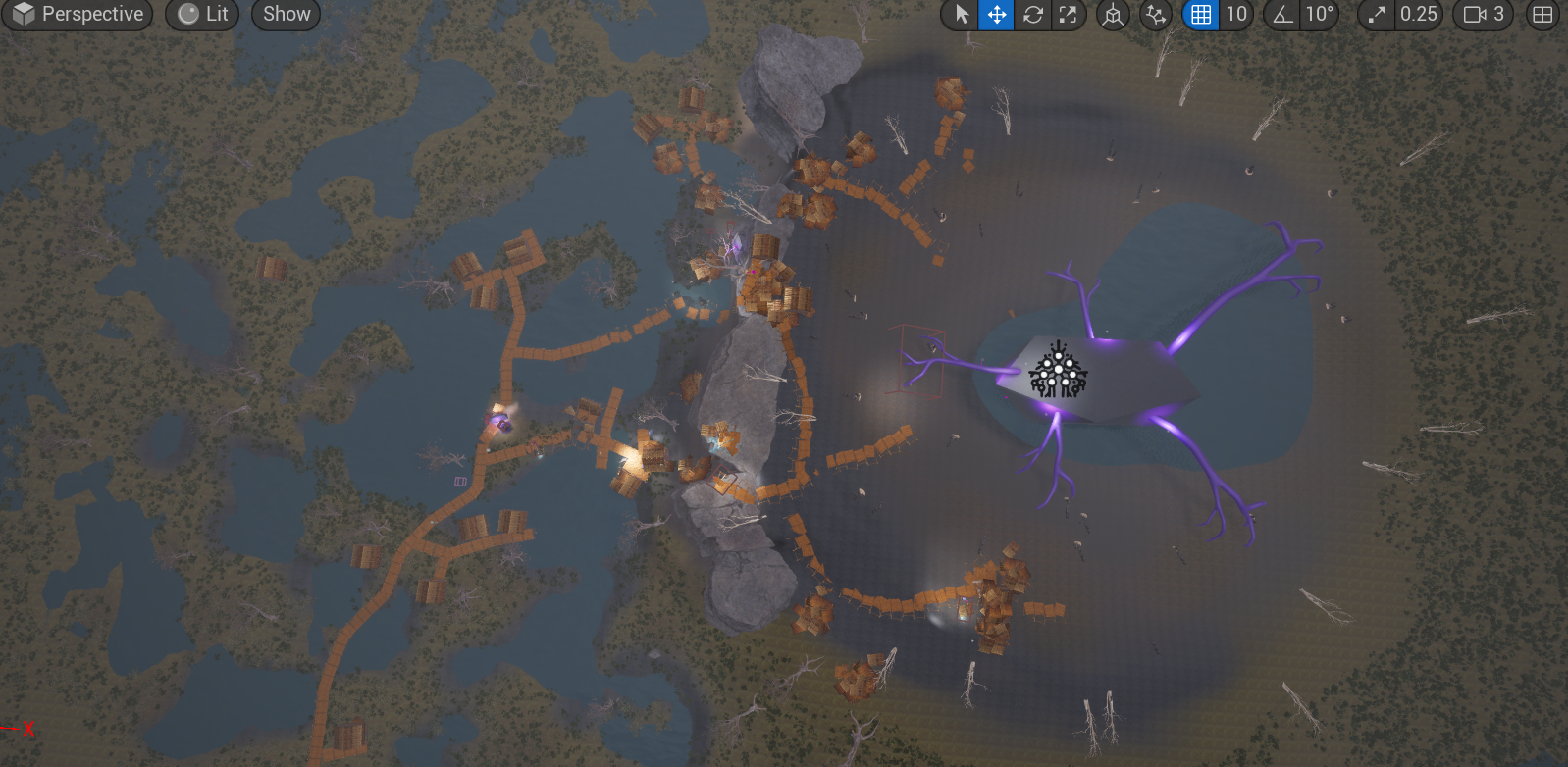The height and width of the screenshot is (767, 1568).
Task: Activate the translate move tool
Action: 996,15
